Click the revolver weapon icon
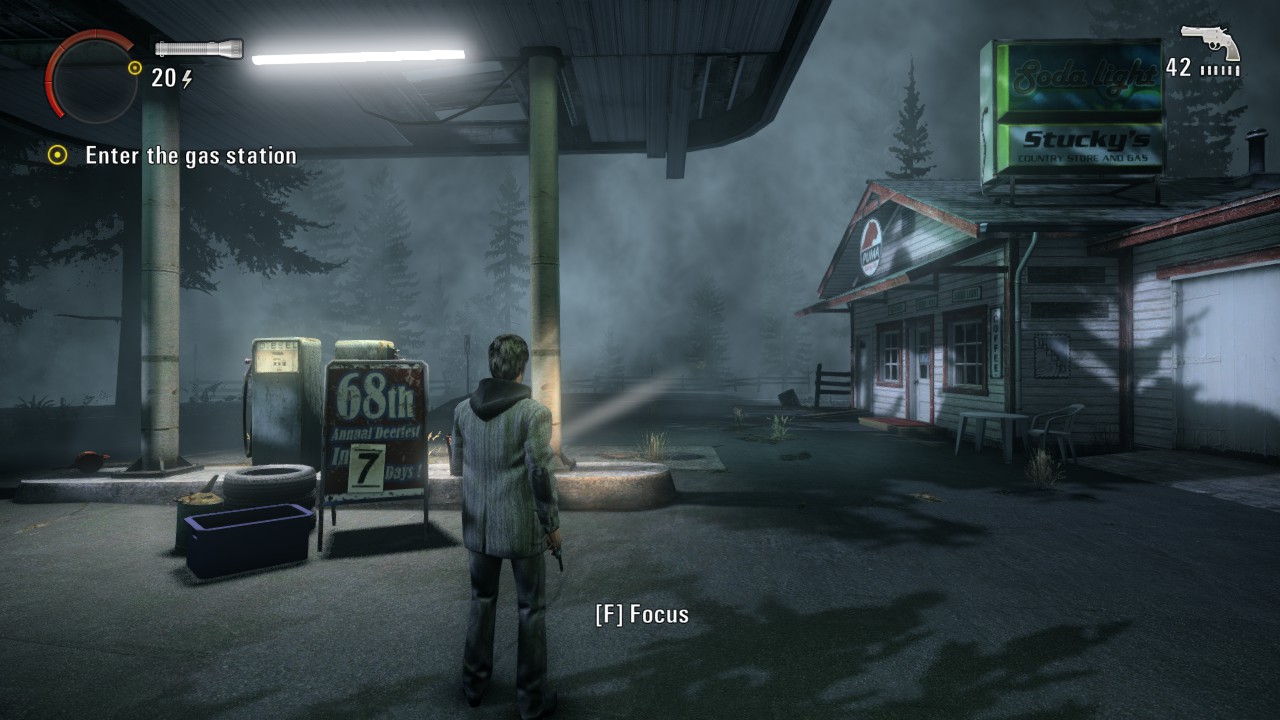Image resolution: width=1280 pixels, height=720 pixels. pos(1210,42)
